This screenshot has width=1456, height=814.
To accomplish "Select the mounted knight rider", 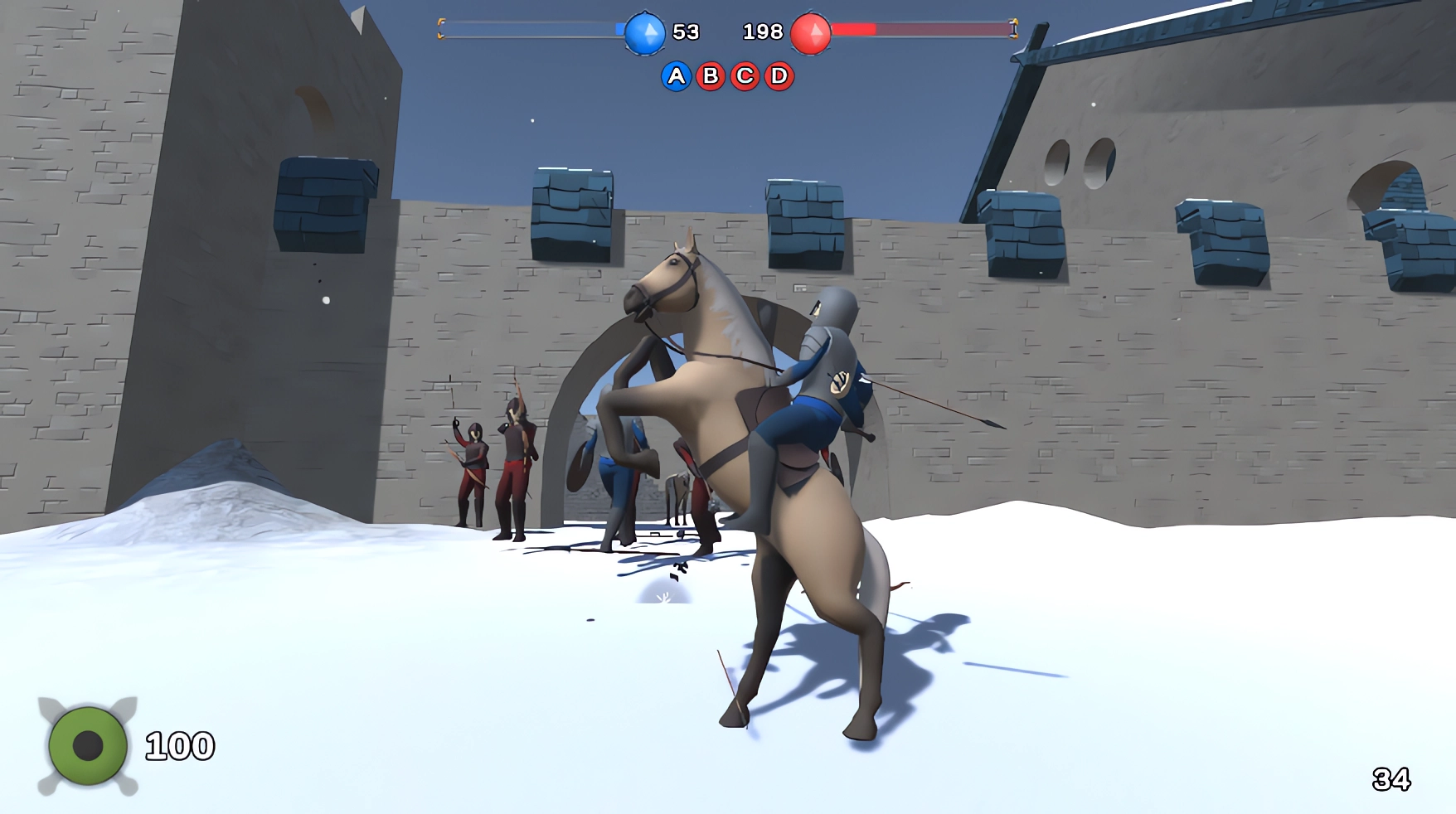I will (x=829, y=365).
